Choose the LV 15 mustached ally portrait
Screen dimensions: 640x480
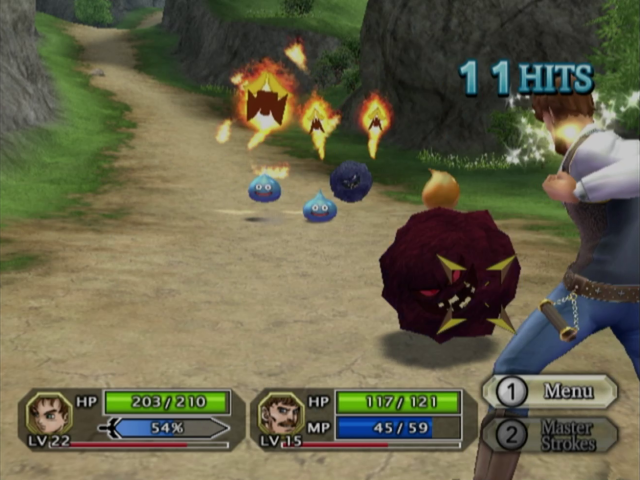(x=281, y=413)
